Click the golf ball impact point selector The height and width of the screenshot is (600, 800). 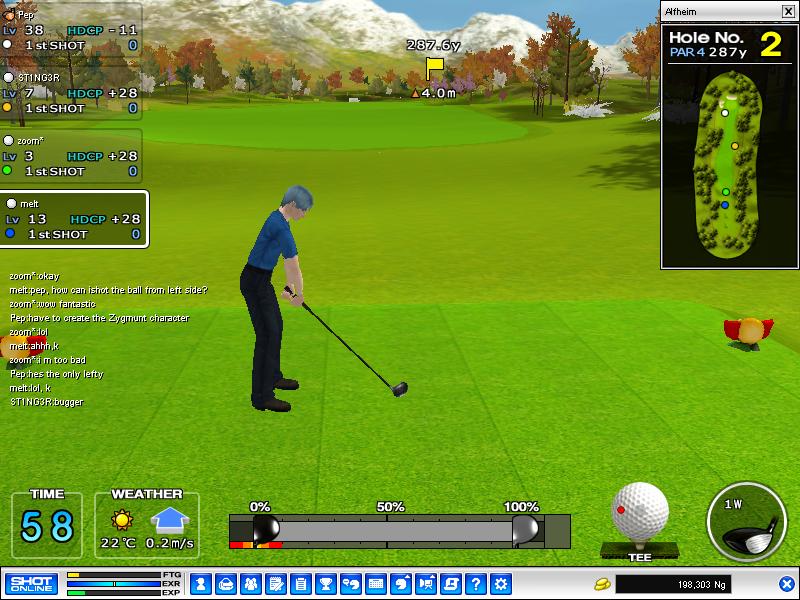(x=639, y=512)
